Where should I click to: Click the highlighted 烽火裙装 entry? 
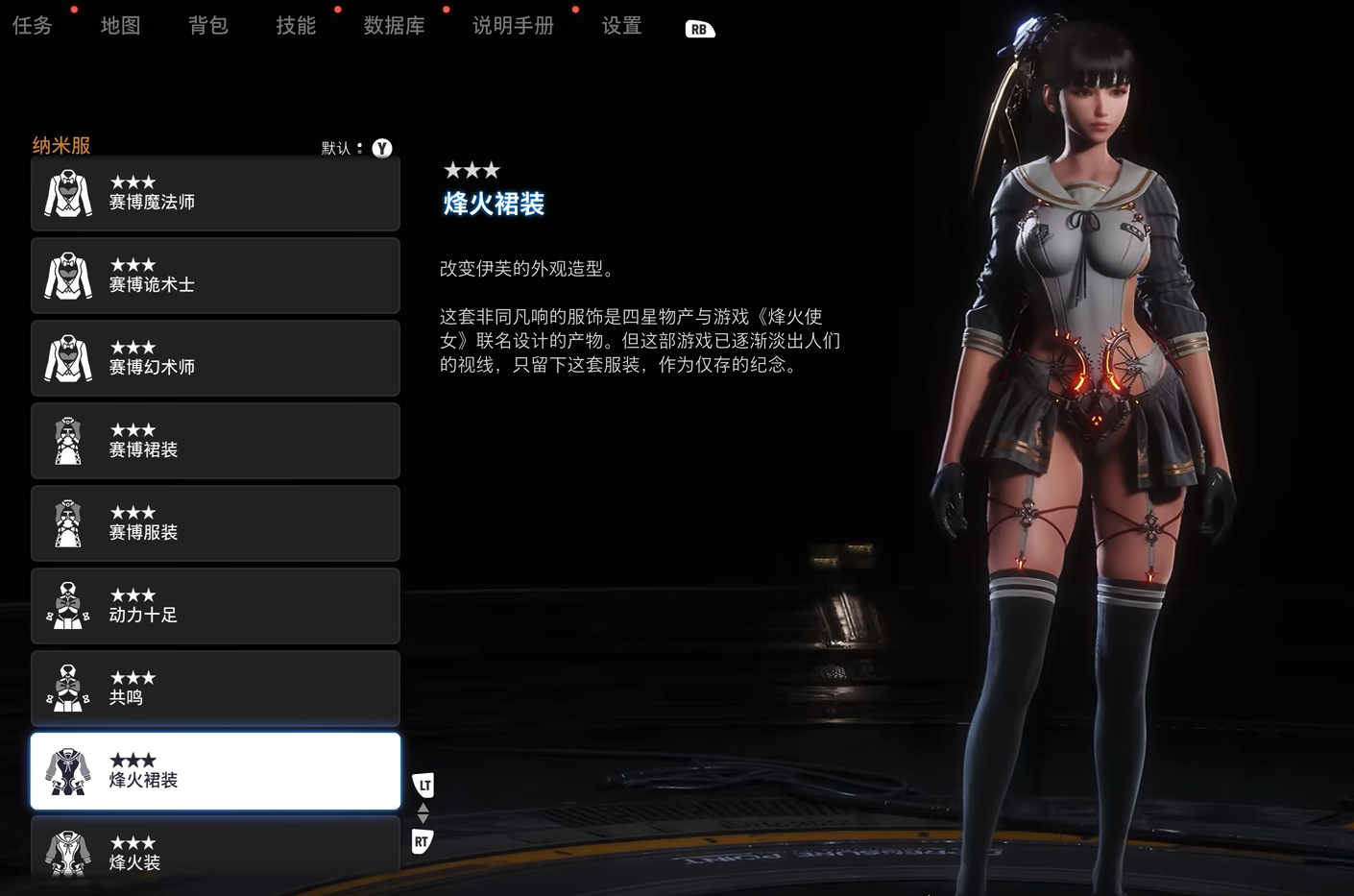[215, 772]
